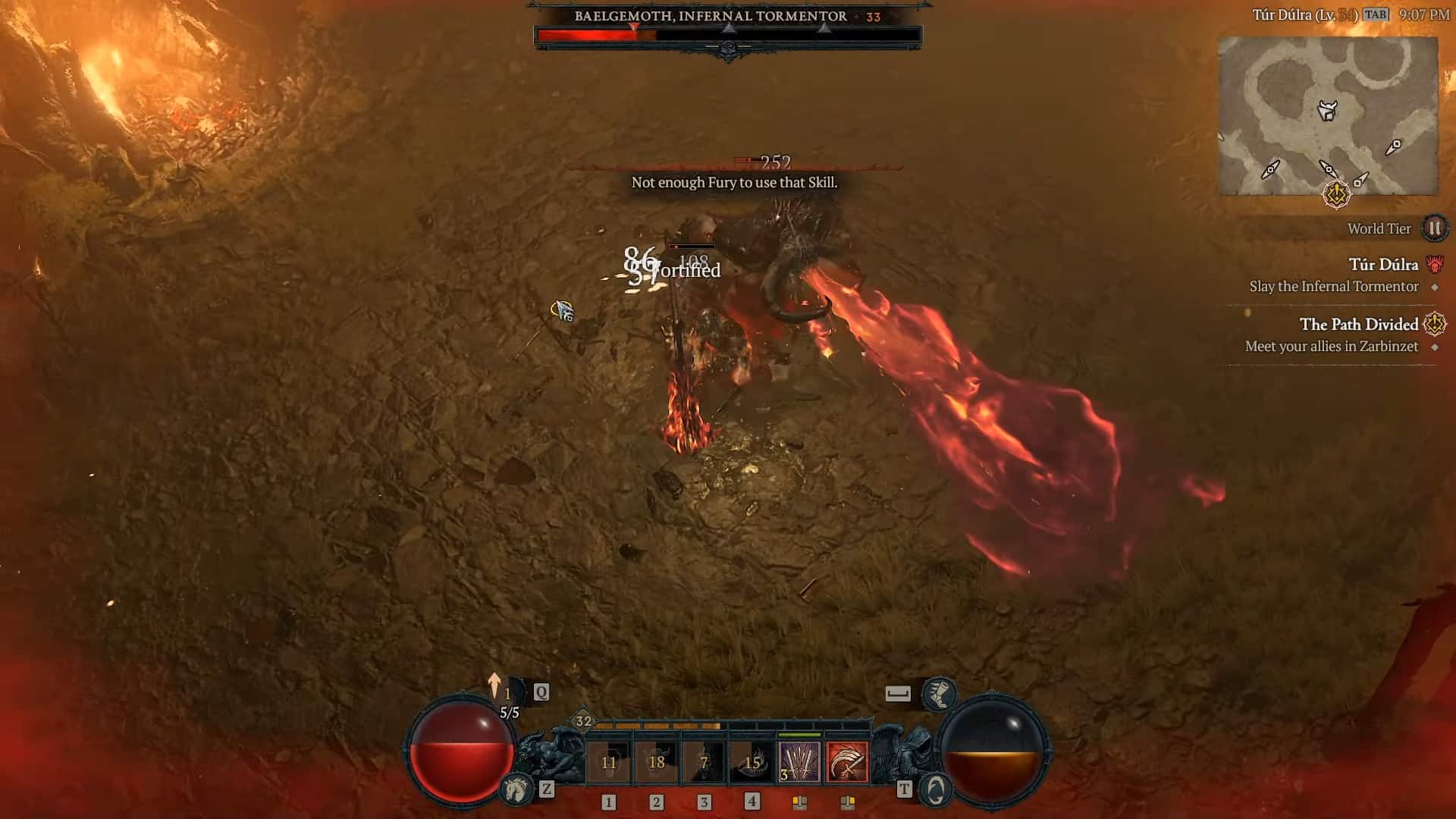Activate the evade boot icon
Image resolution: width=1456 pixels, height=819 pixels.
939,693
